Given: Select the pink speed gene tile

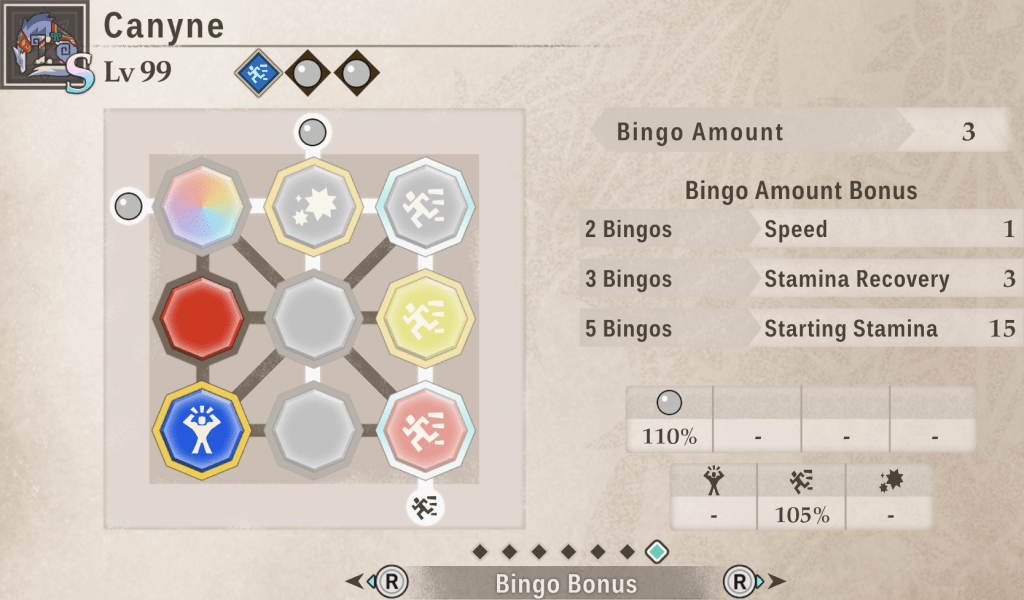Looking at the screenshot, I should (427, 430).
